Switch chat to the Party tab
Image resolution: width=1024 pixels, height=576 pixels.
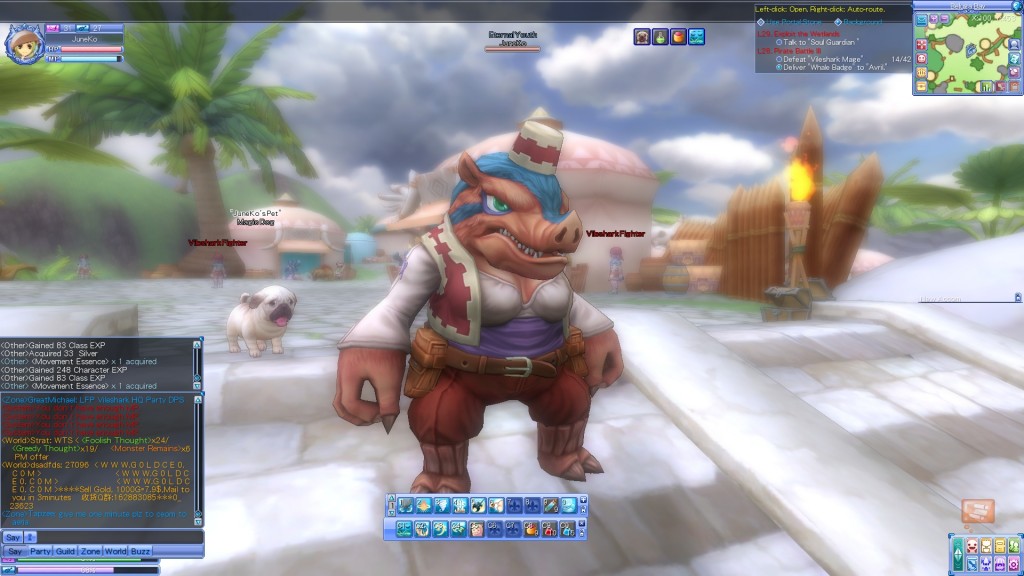pyautogui.click(x=41, y=551)
